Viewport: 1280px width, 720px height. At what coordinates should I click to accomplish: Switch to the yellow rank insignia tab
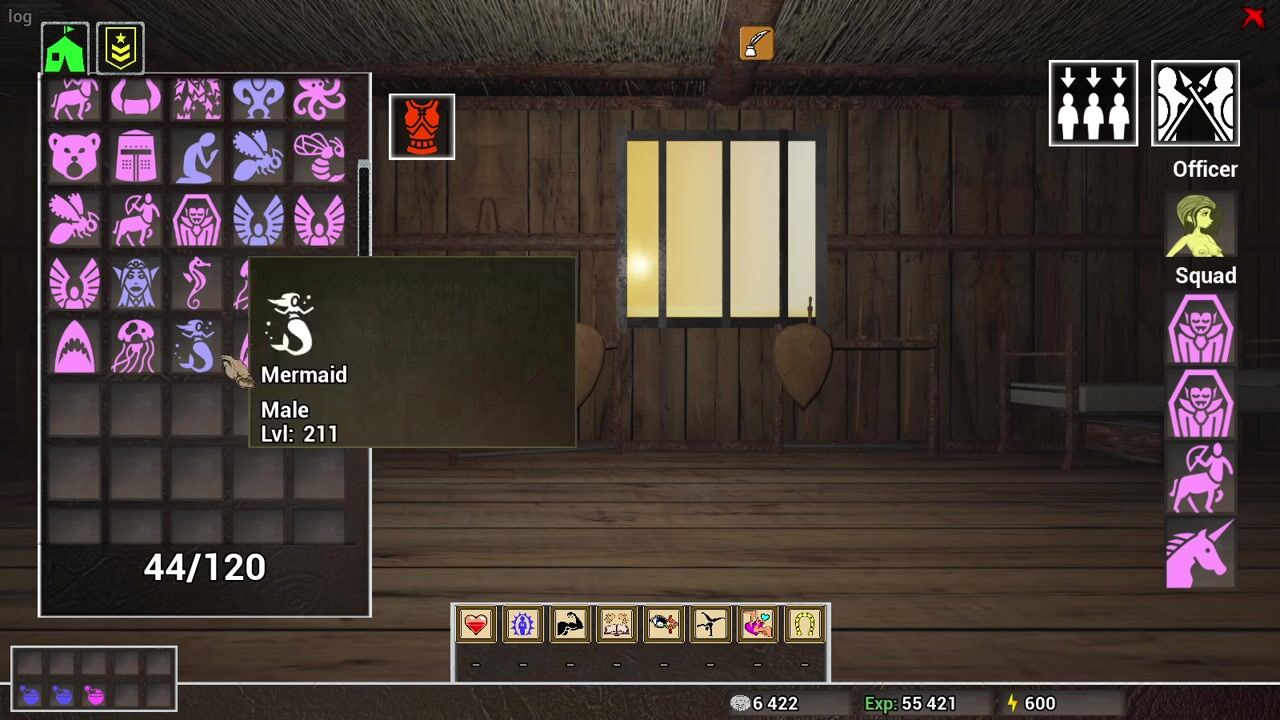click(120, 48)
